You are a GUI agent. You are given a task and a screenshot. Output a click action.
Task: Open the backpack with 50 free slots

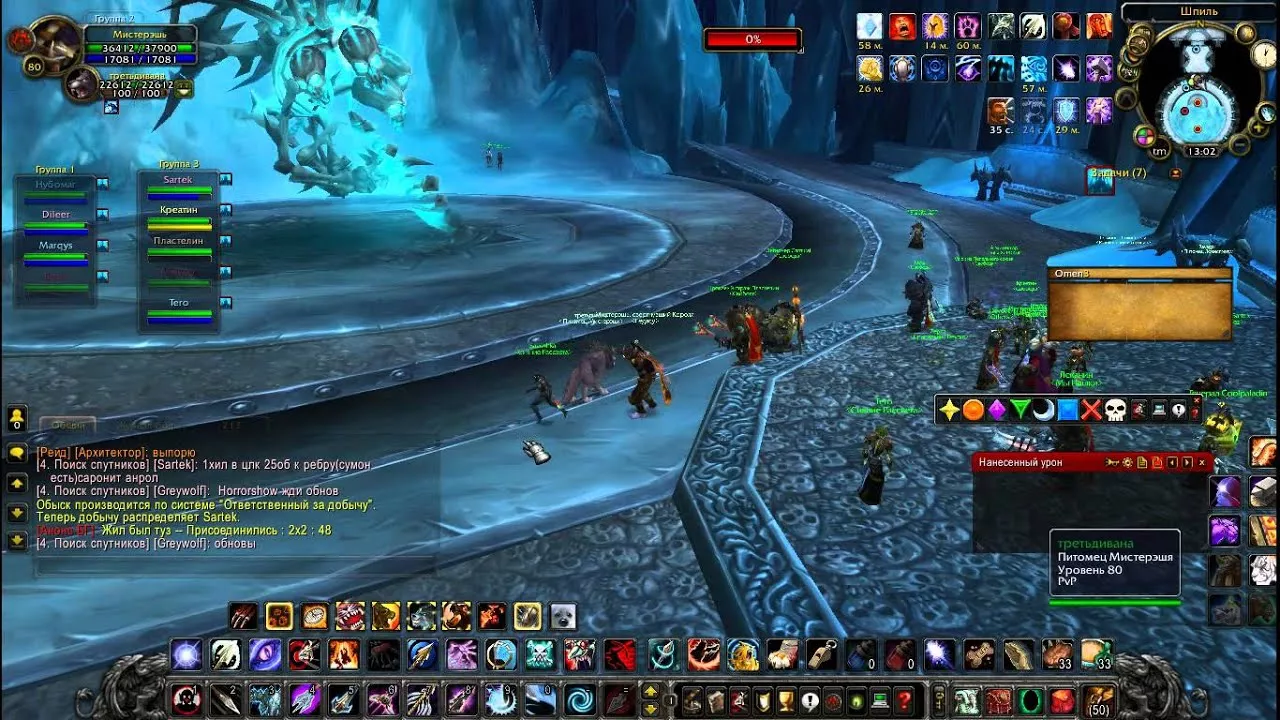1098,698
